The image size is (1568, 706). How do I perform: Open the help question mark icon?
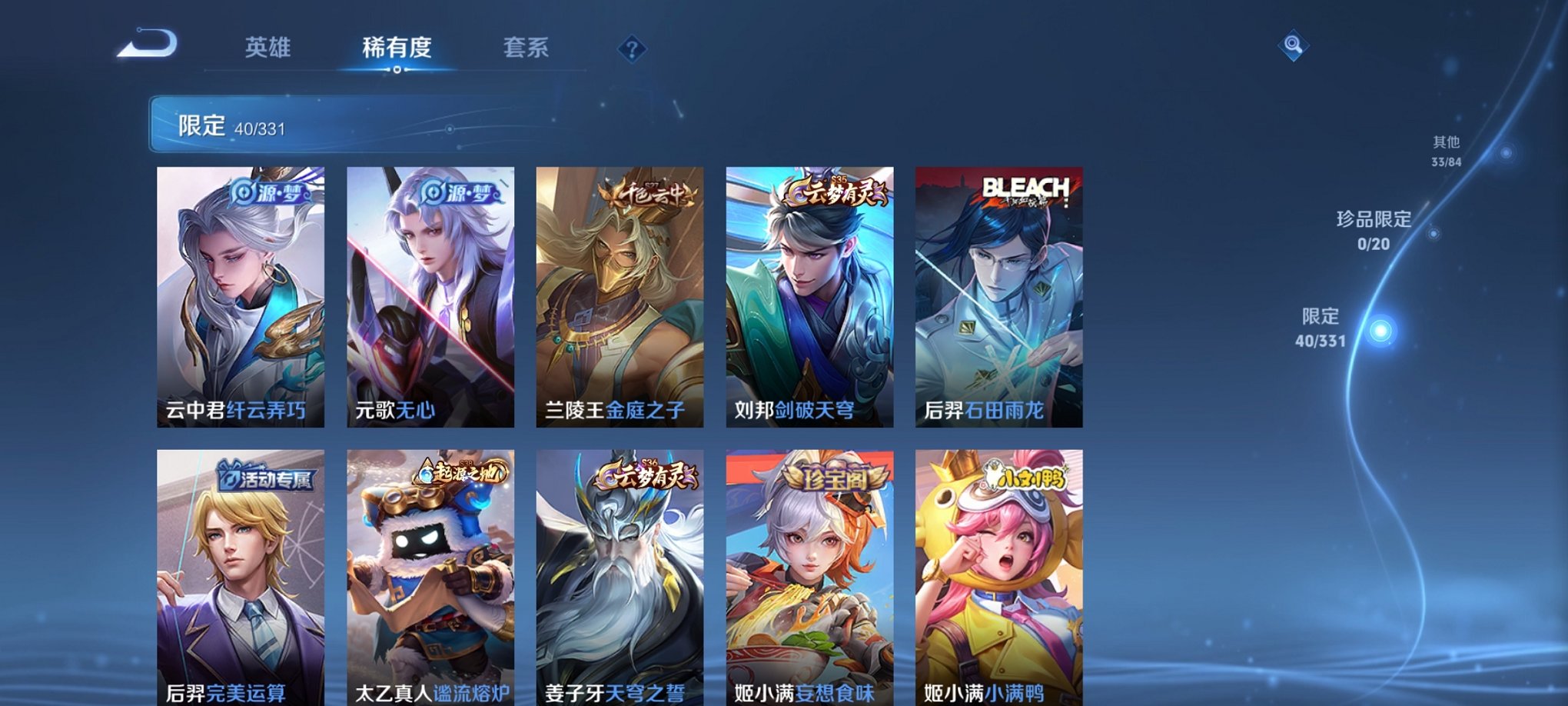tap(632, 50)
